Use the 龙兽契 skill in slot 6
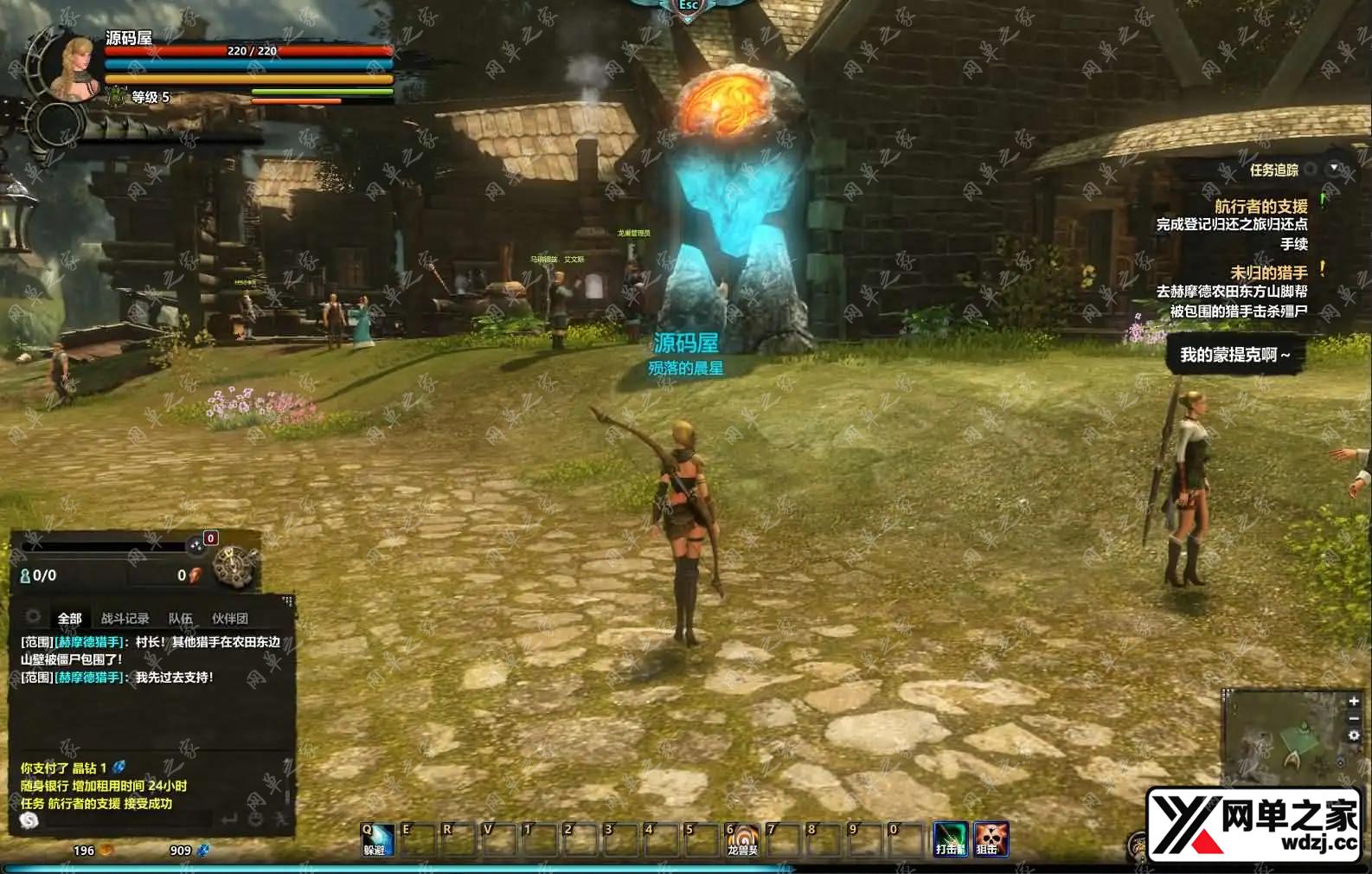This screenshot has height=874, width=1372. pyautogui.click(x=742, y=839)
